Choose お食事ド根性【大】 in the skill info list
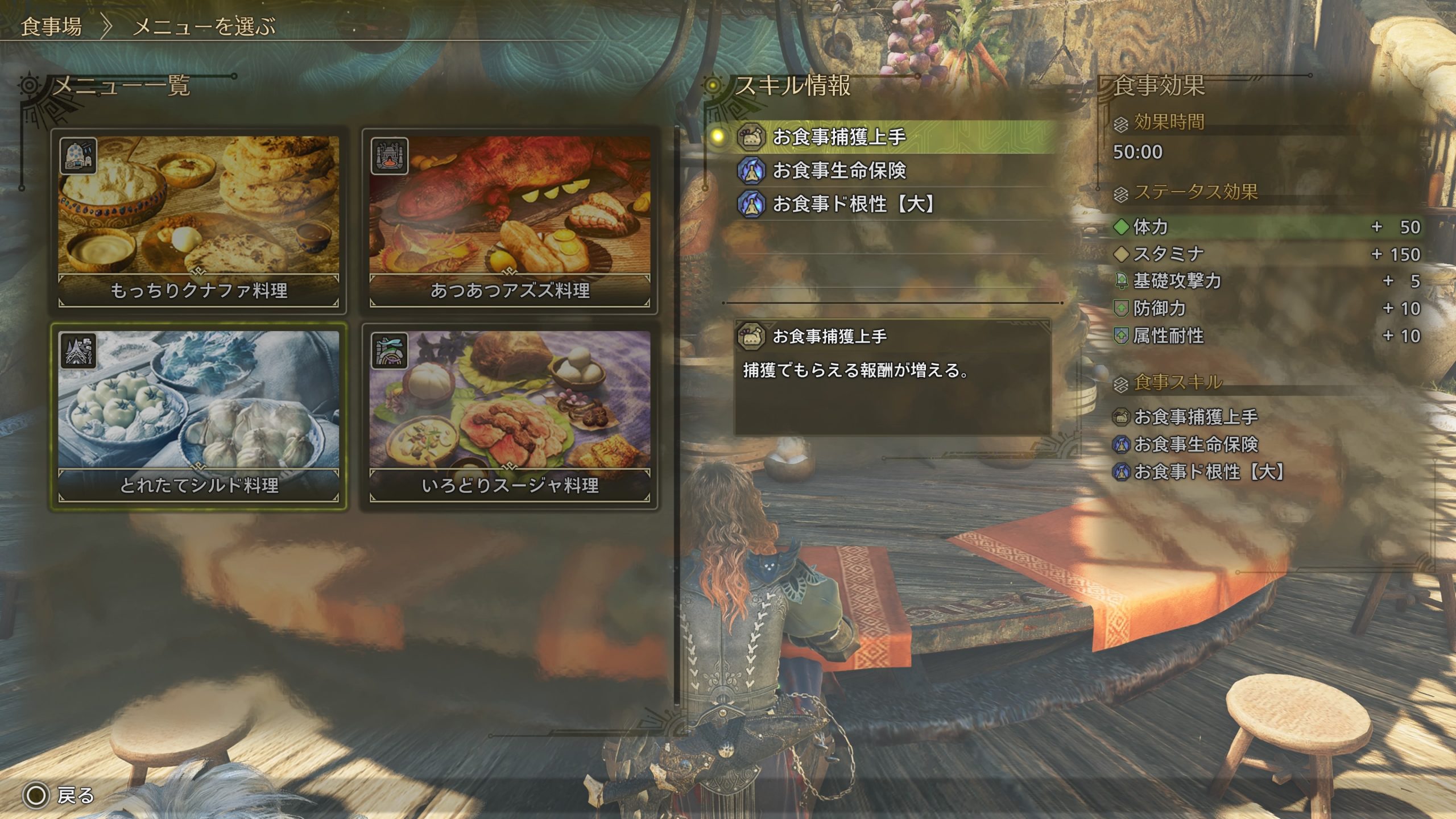This screenshot has width=1456, height=819. [x=853, y=204]
